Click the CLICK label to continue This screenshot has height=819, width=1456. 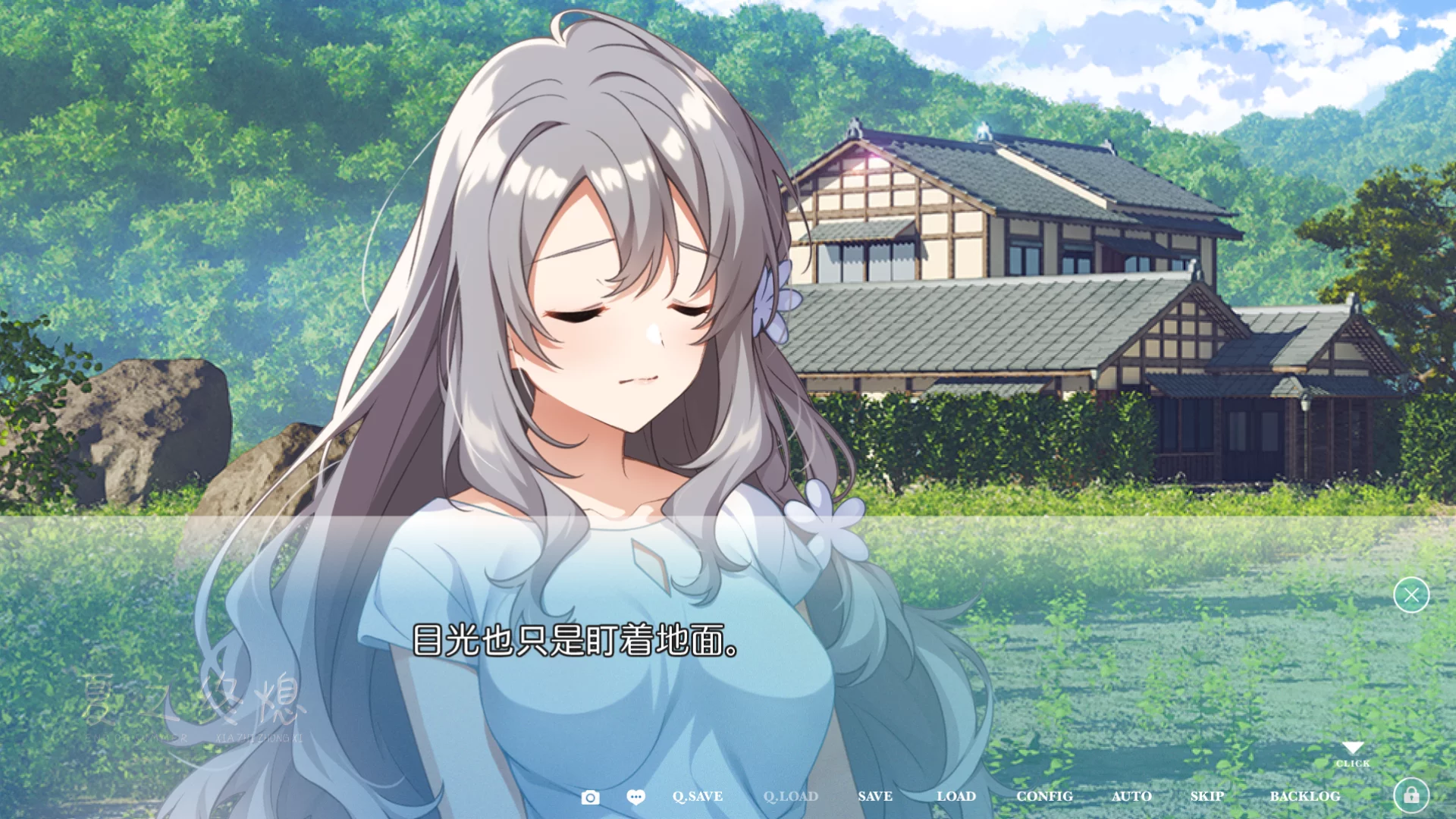[x=1353, y=764]
